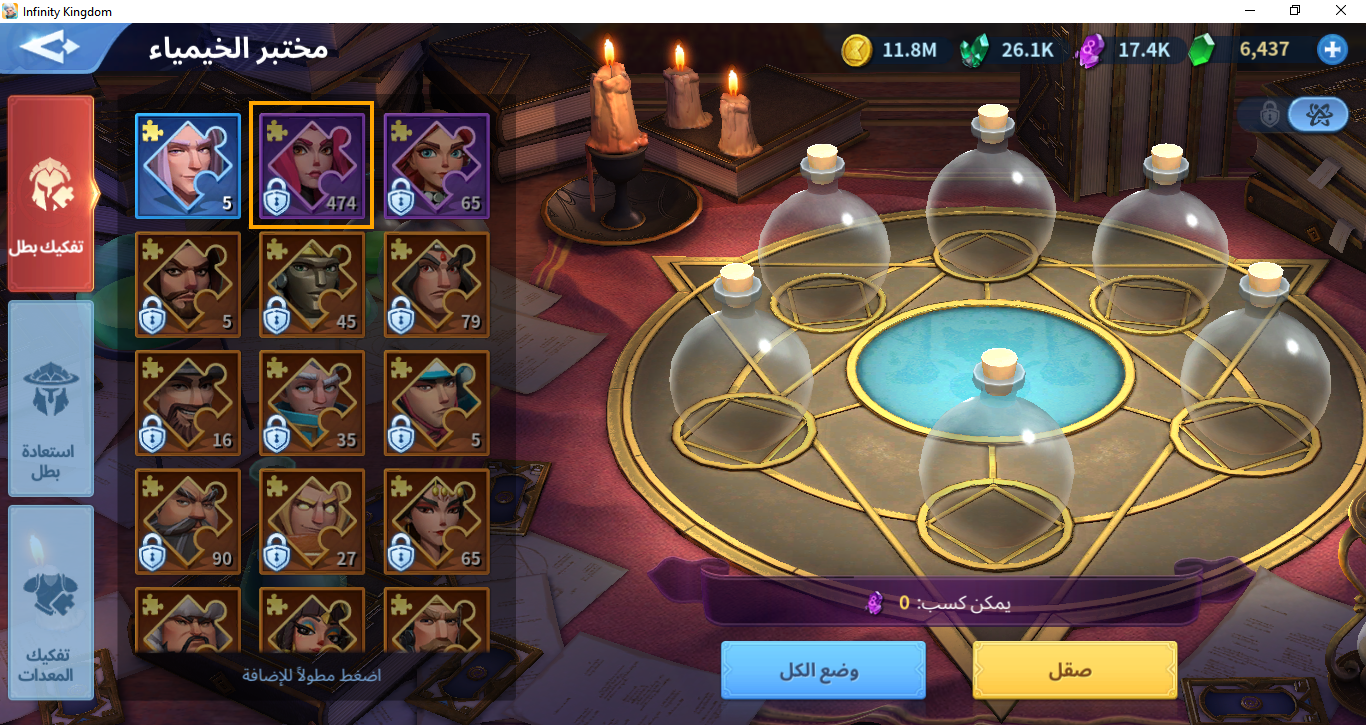This screenshot has height=725, width=1366.
Task: Select the hero fragment with 45 pieces
Action: 312,284
